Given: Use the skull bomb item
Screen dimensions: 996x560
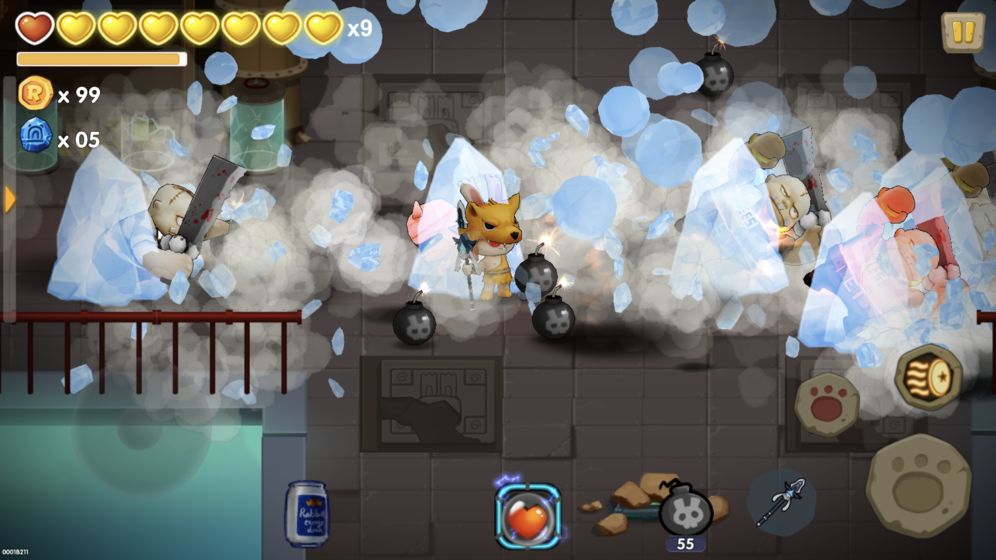Looking at the screenshot, I should tap(685, 509).
